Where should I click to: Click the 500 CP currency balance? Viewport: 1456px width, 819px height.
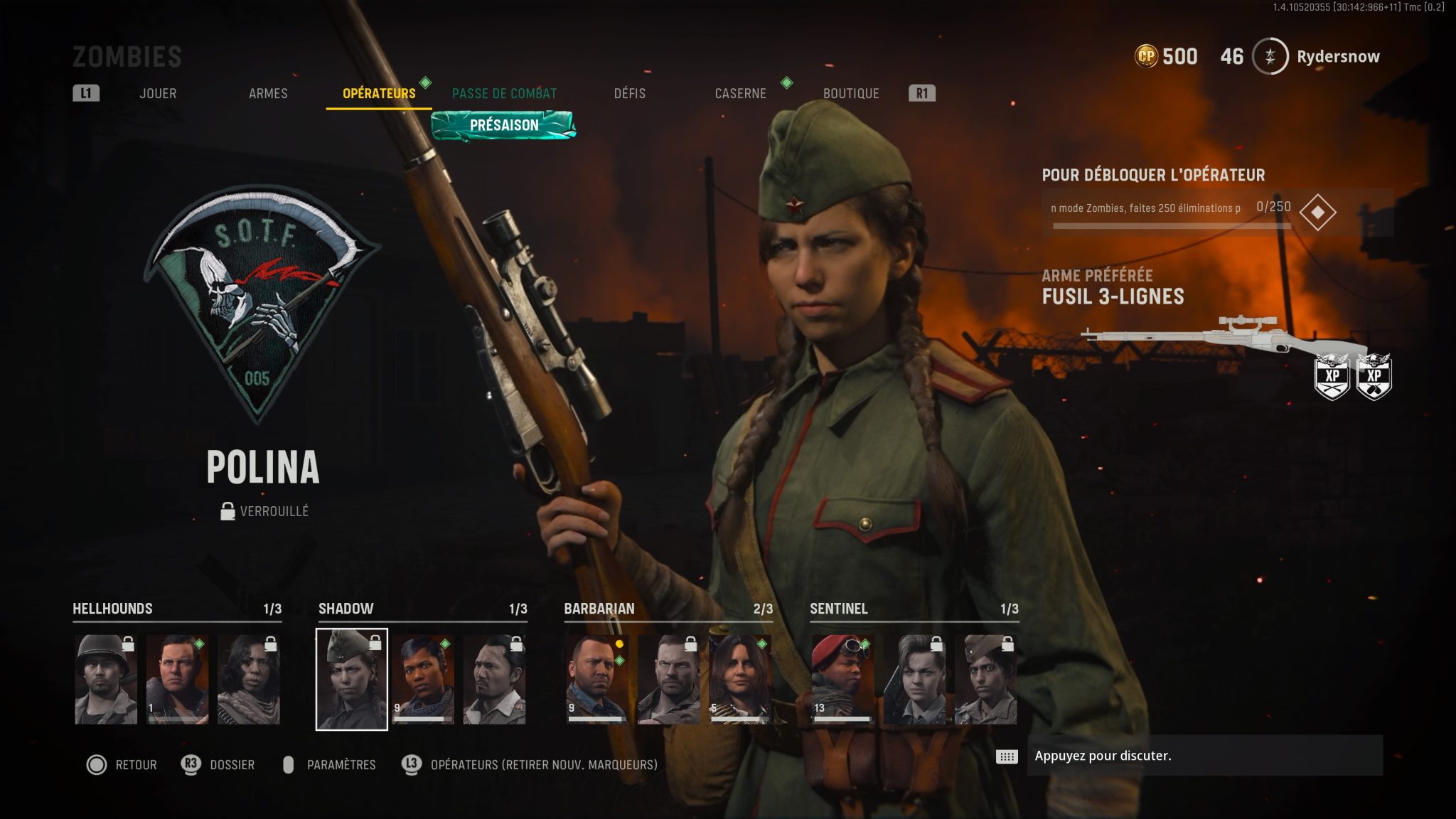tap(1167, 57)
